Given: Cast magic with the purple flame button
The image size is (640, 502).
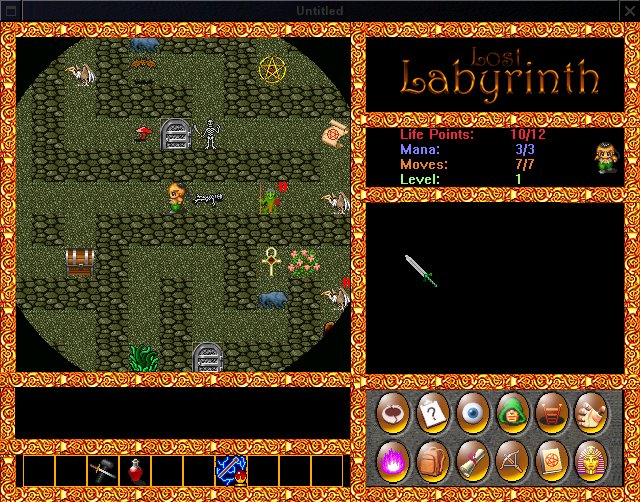Looking at the screenshot, I should (x=391, y=460).
